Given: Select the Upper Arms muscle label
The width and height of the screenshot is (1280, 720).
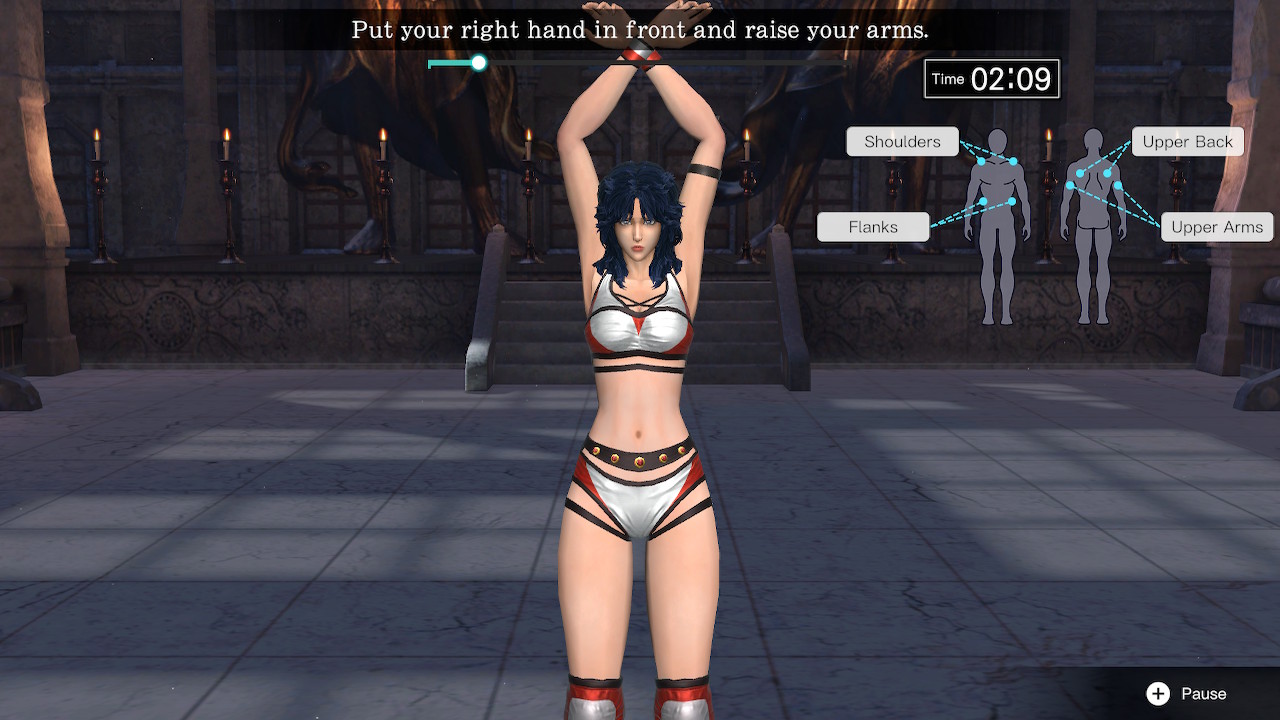Looking at the screenshot, I should (x=1216, y=227).
